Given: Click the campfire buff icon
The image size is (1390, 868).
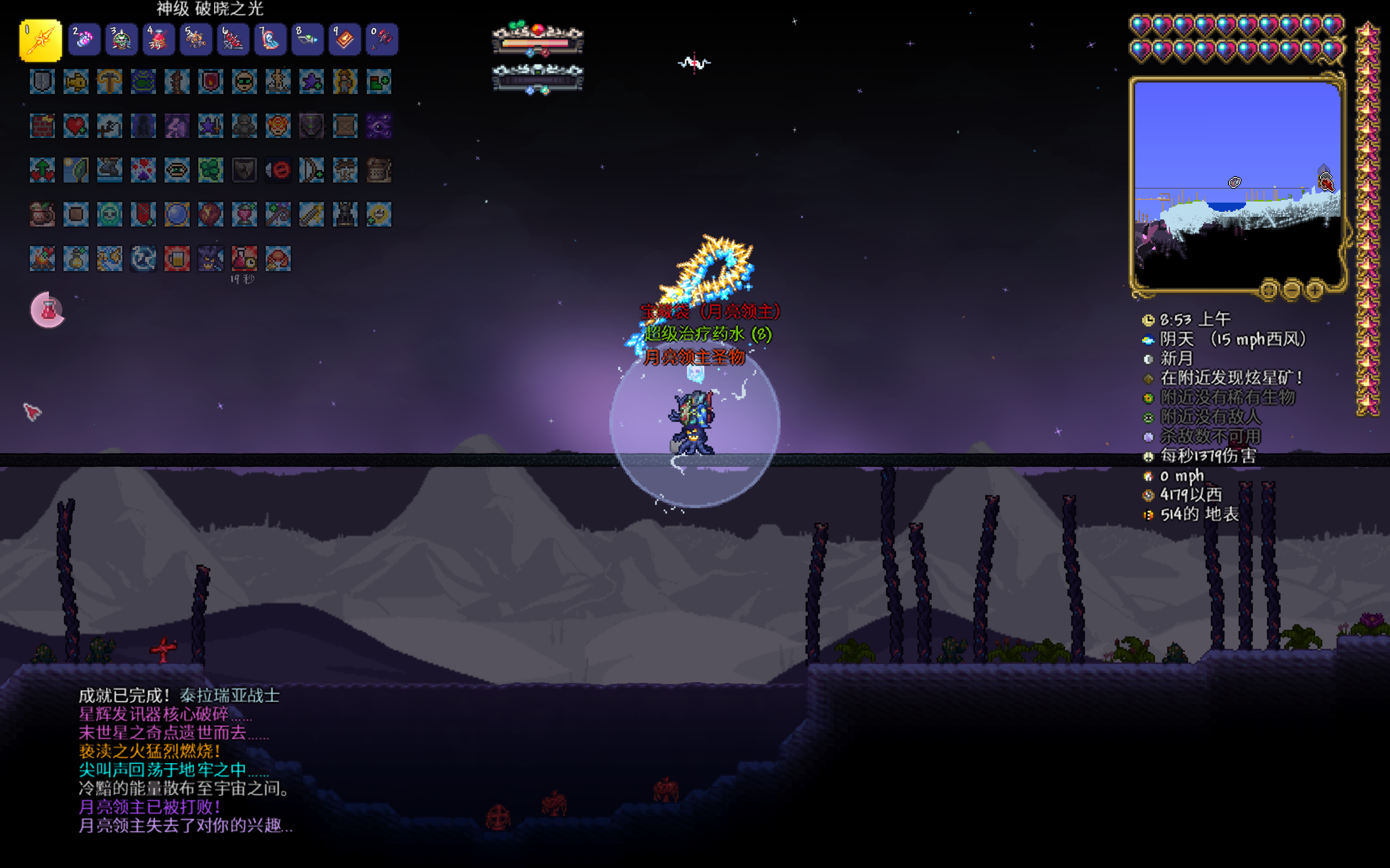Looking at the screenshot, I should 42,259.
